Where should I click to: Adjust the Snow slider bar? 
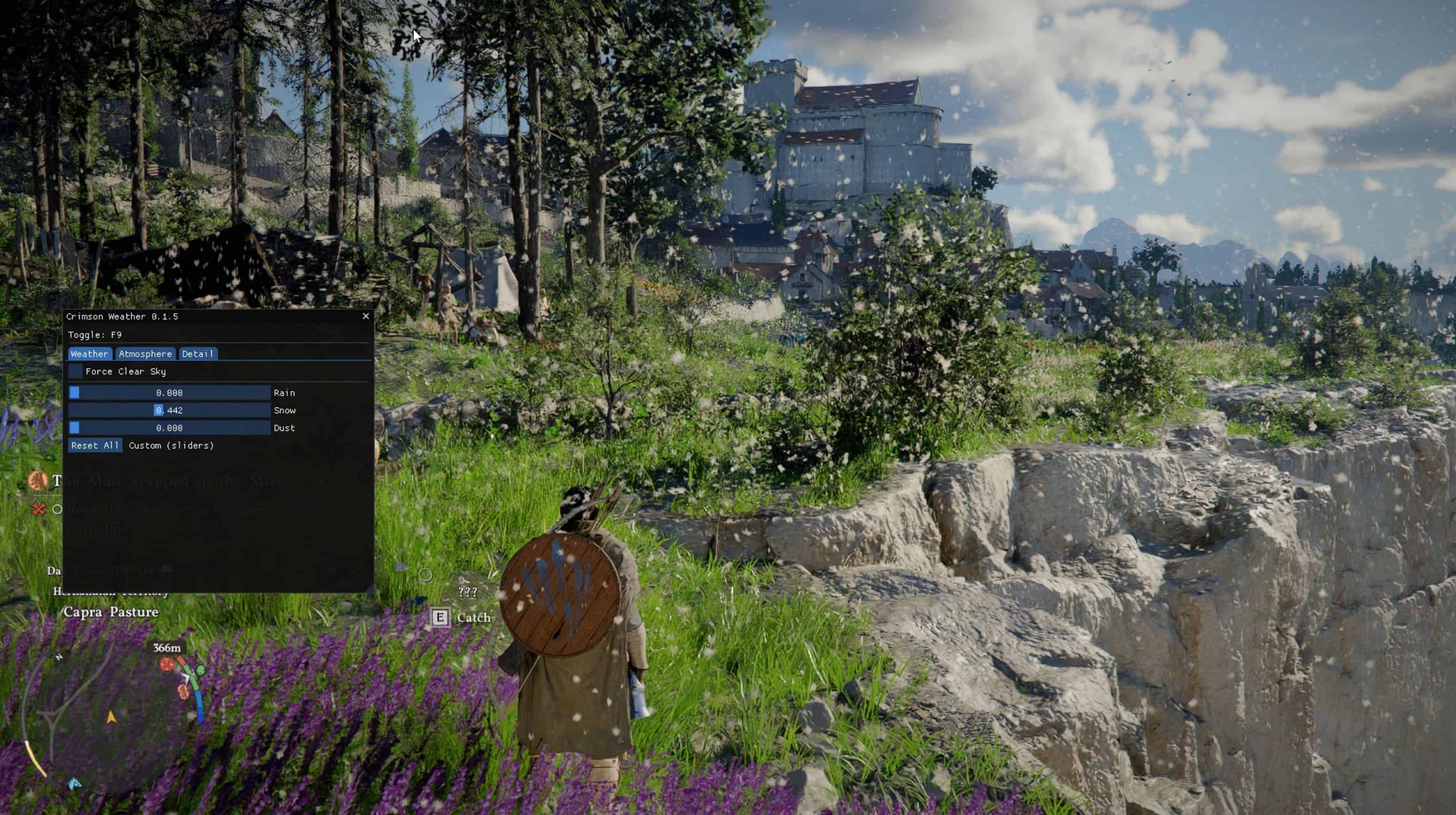click(169, 410)
